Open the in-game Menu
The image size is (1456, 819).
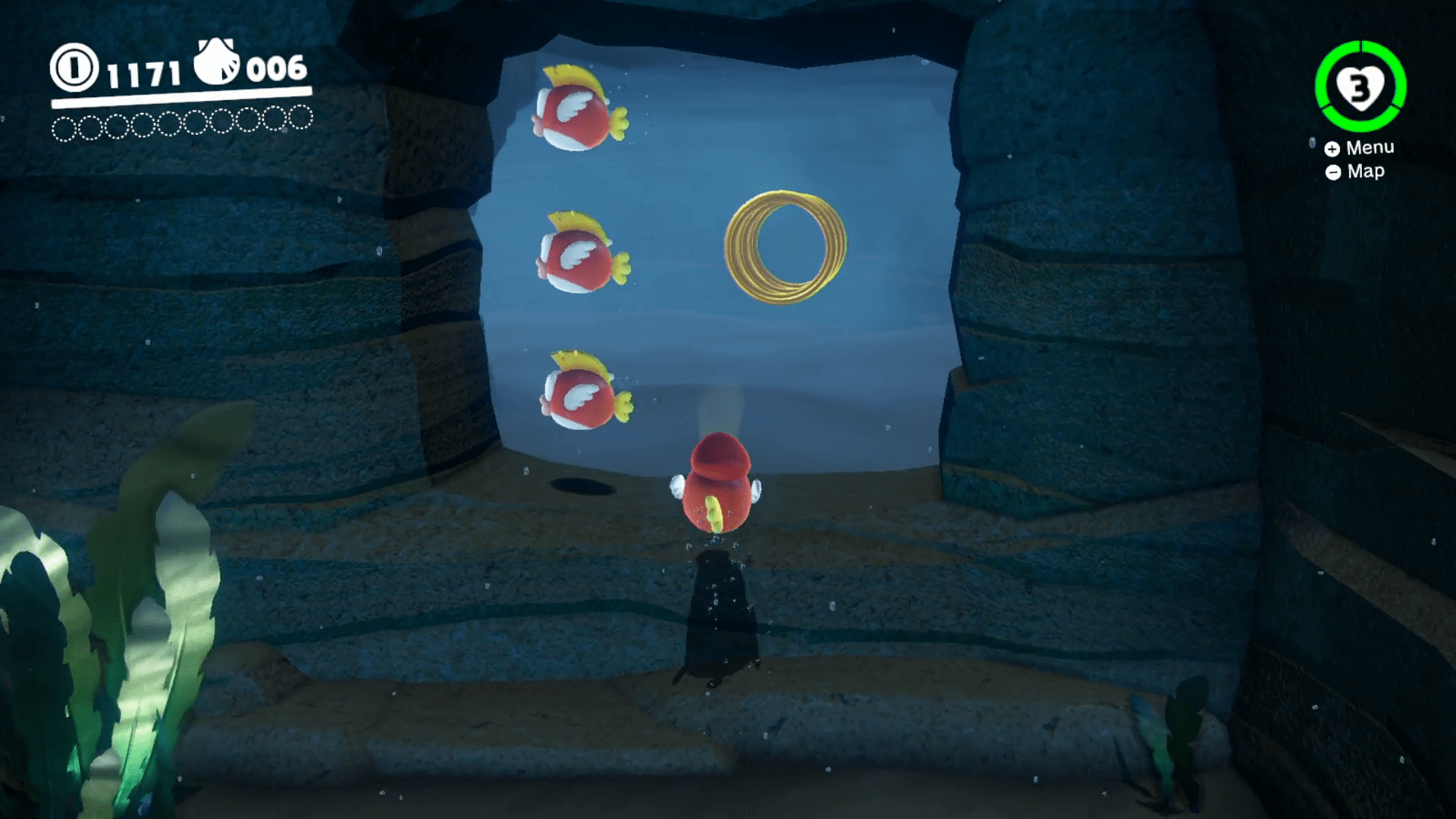pyautogui.click(x=1370, y=148)
